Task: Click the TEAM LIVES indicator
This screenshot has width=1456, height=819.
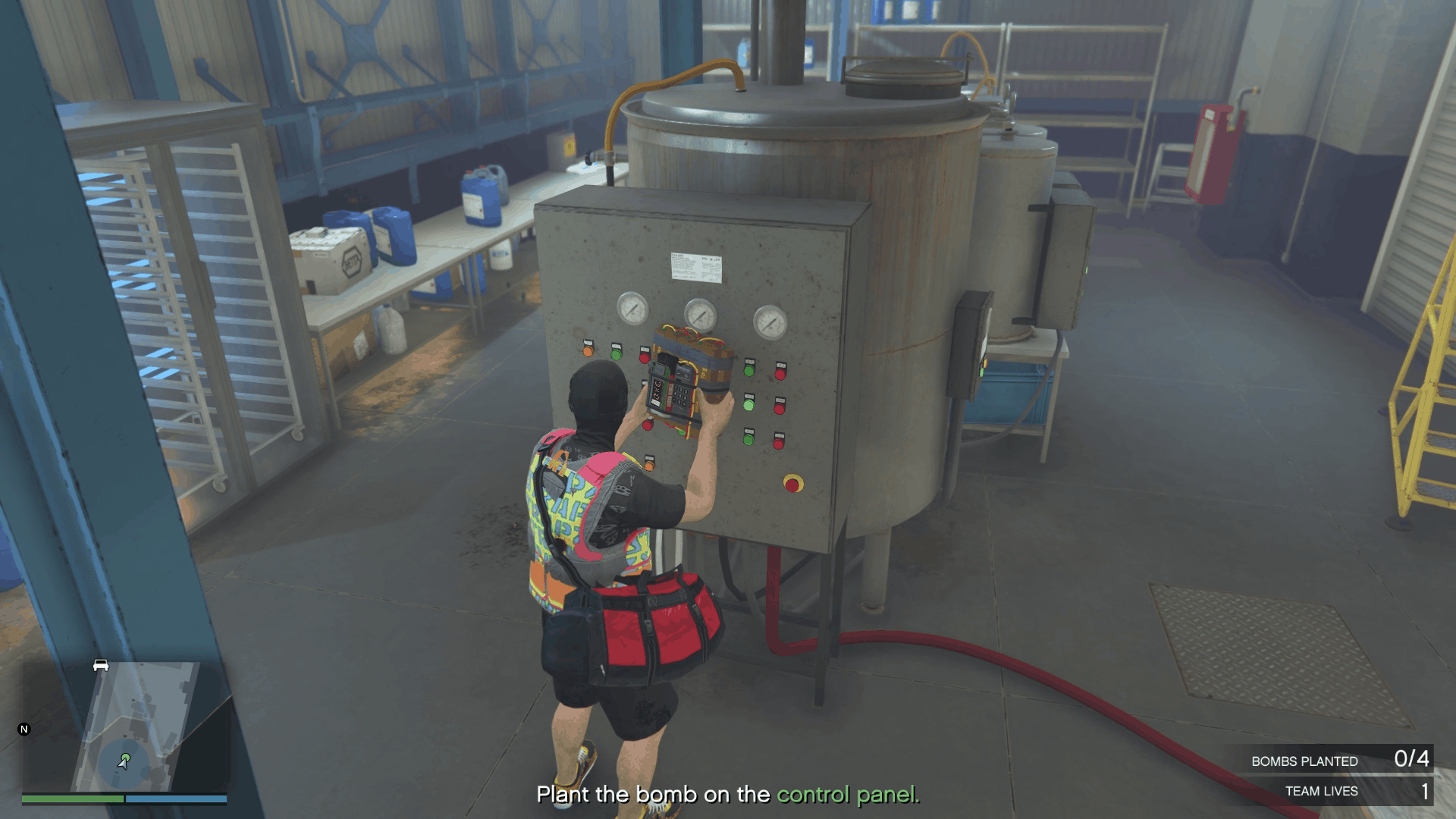Action: click(1322, 791)
